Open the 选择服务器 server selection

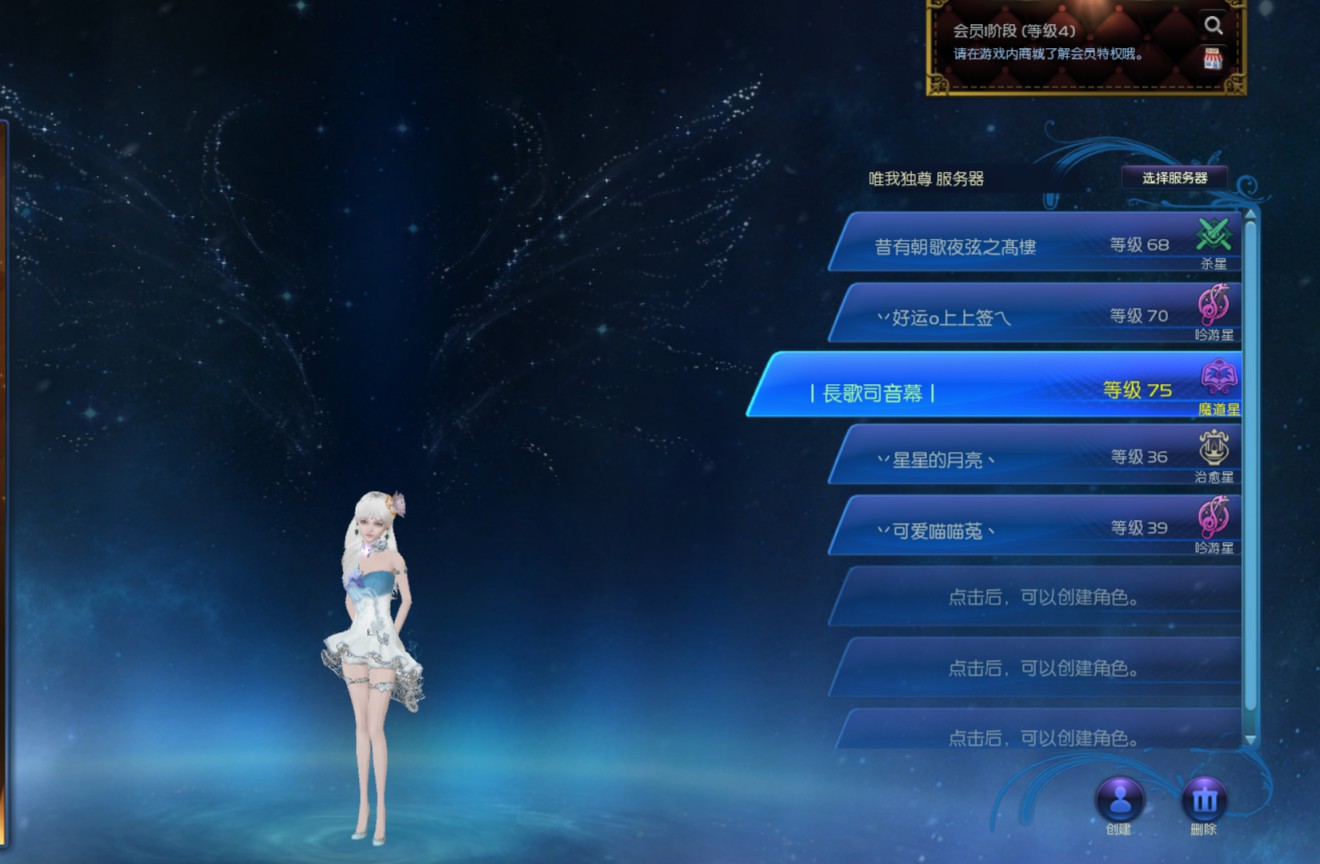coord(1174,178)
